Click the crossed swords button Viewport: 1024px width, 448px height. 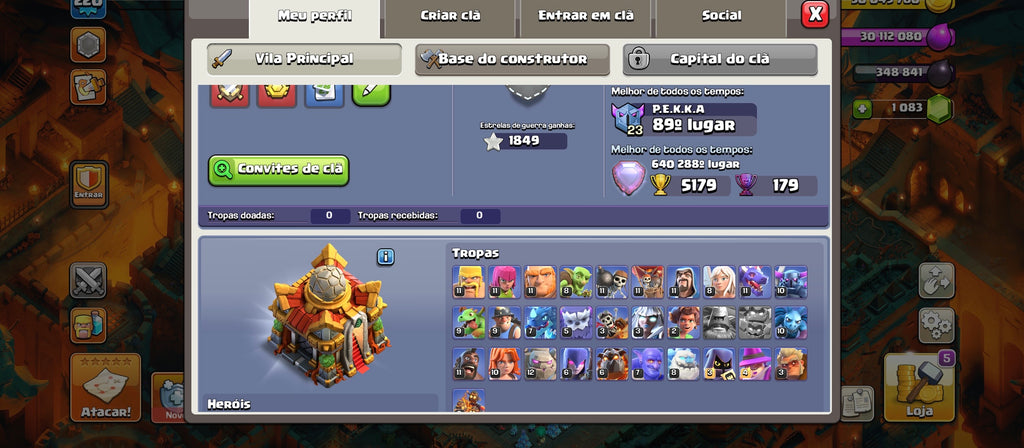(x=88, y=281)
